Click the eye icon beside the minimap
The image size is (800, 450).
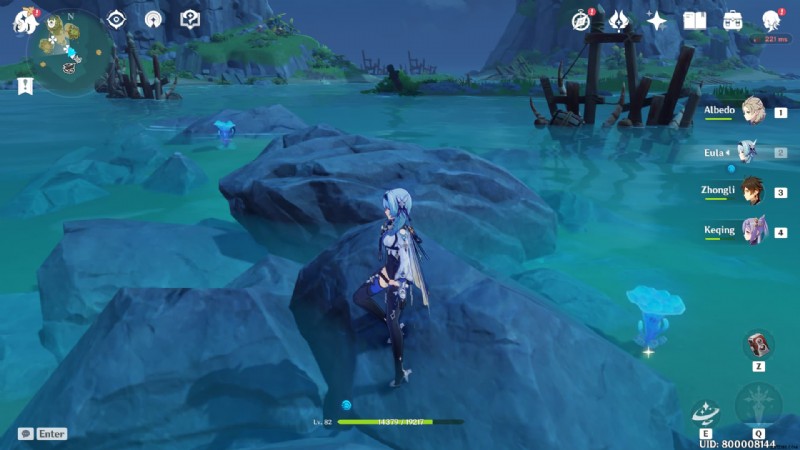[117, 19]
